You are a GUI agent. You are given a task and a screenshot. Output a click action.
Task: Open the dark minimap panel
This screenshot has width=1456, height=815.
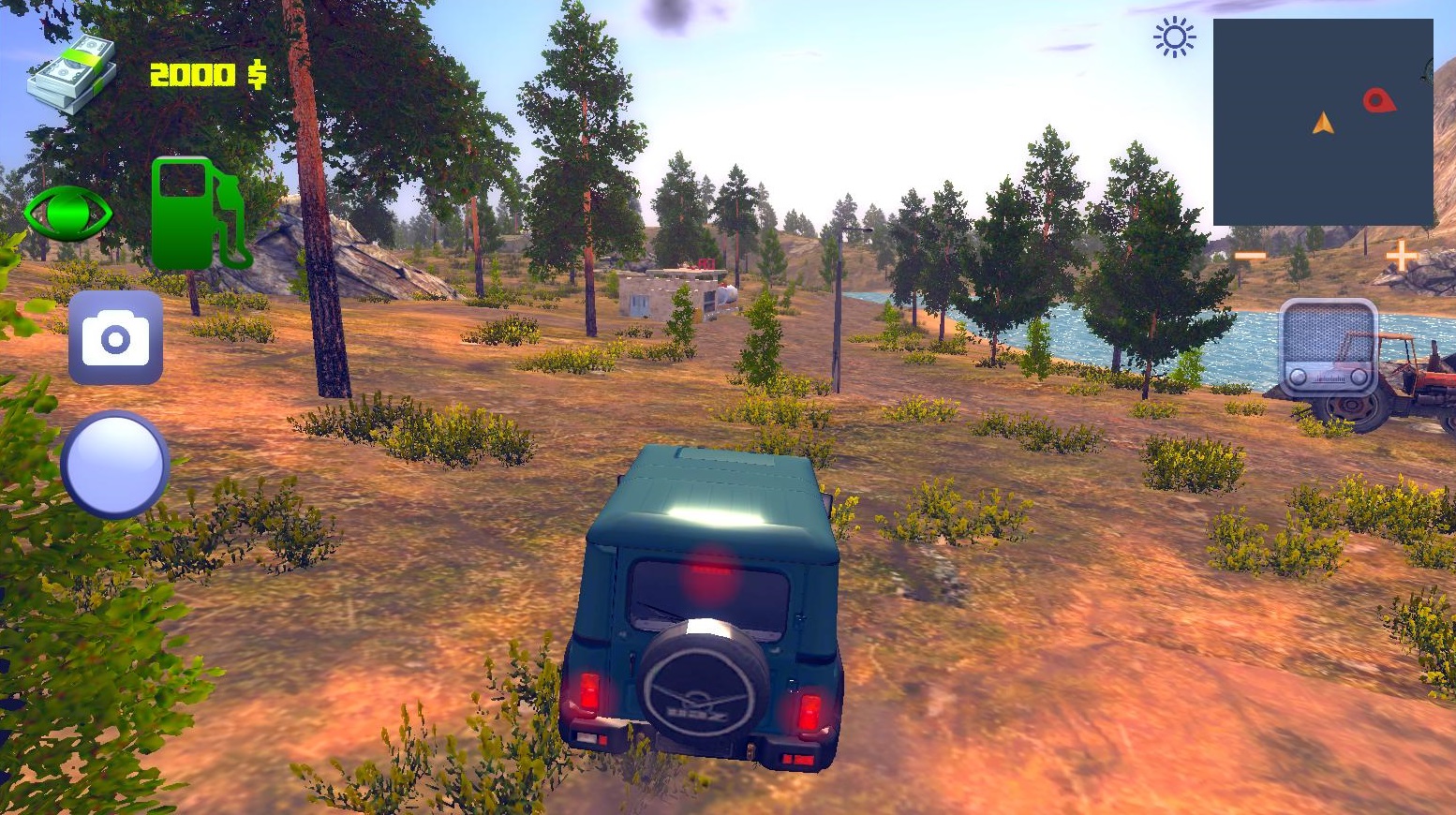pyautogui.click(x=1322, y=122)
